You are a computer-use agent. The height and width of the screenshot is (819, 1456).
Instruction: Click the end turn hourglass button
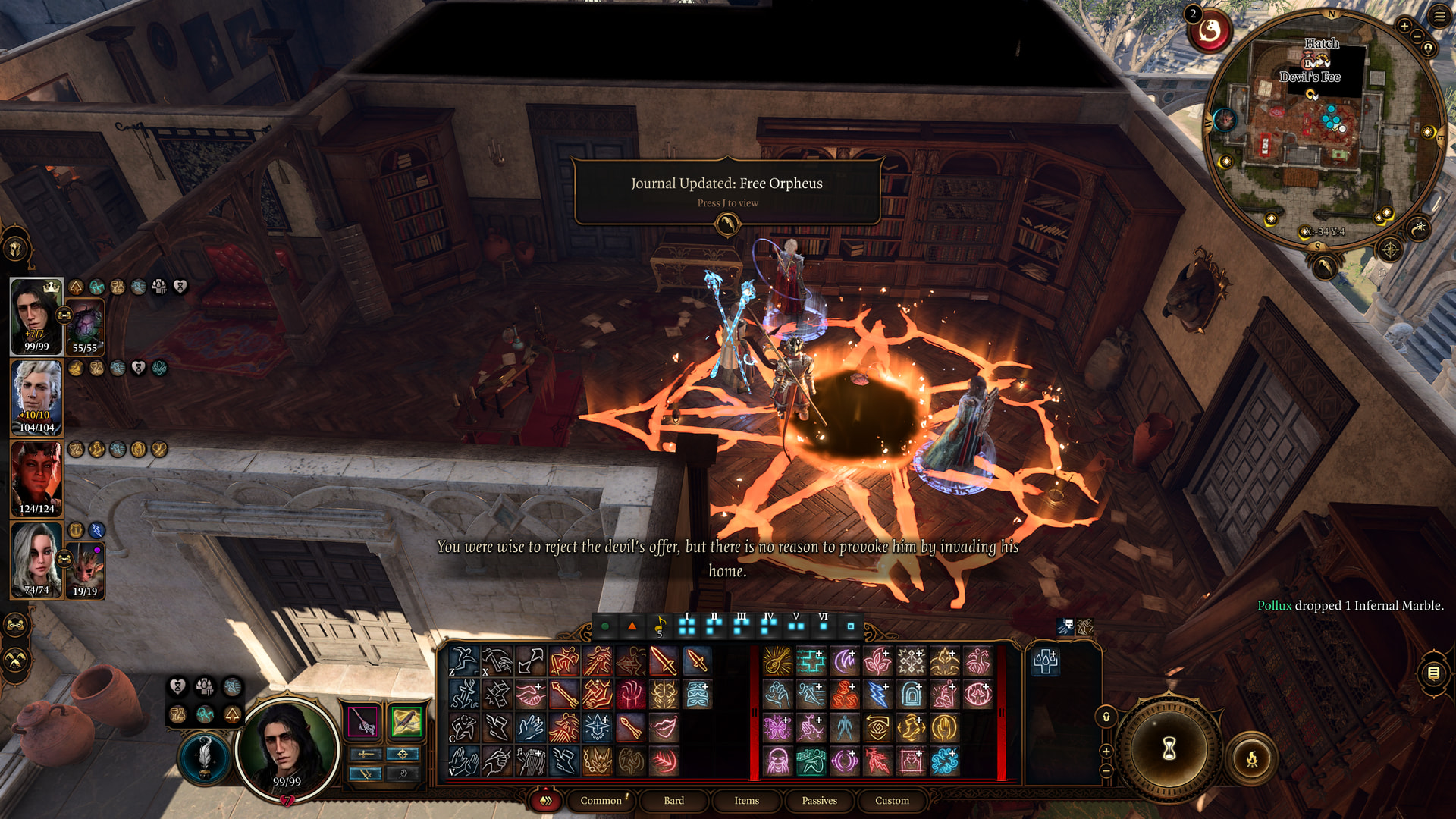point(1169,748)
